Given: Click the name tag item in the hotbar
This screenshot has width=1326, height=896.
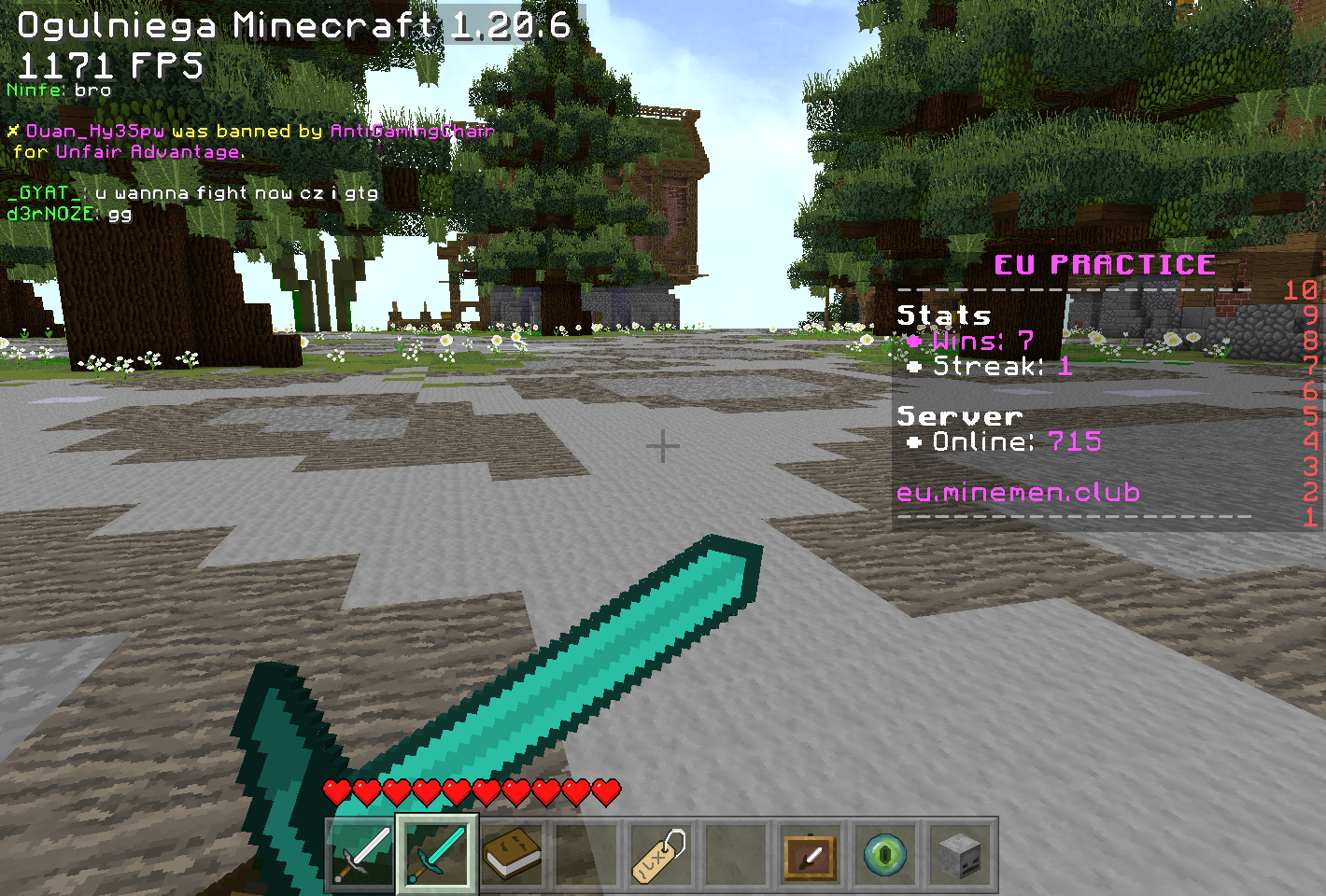Looking at the screenshot, I should 659,854.
